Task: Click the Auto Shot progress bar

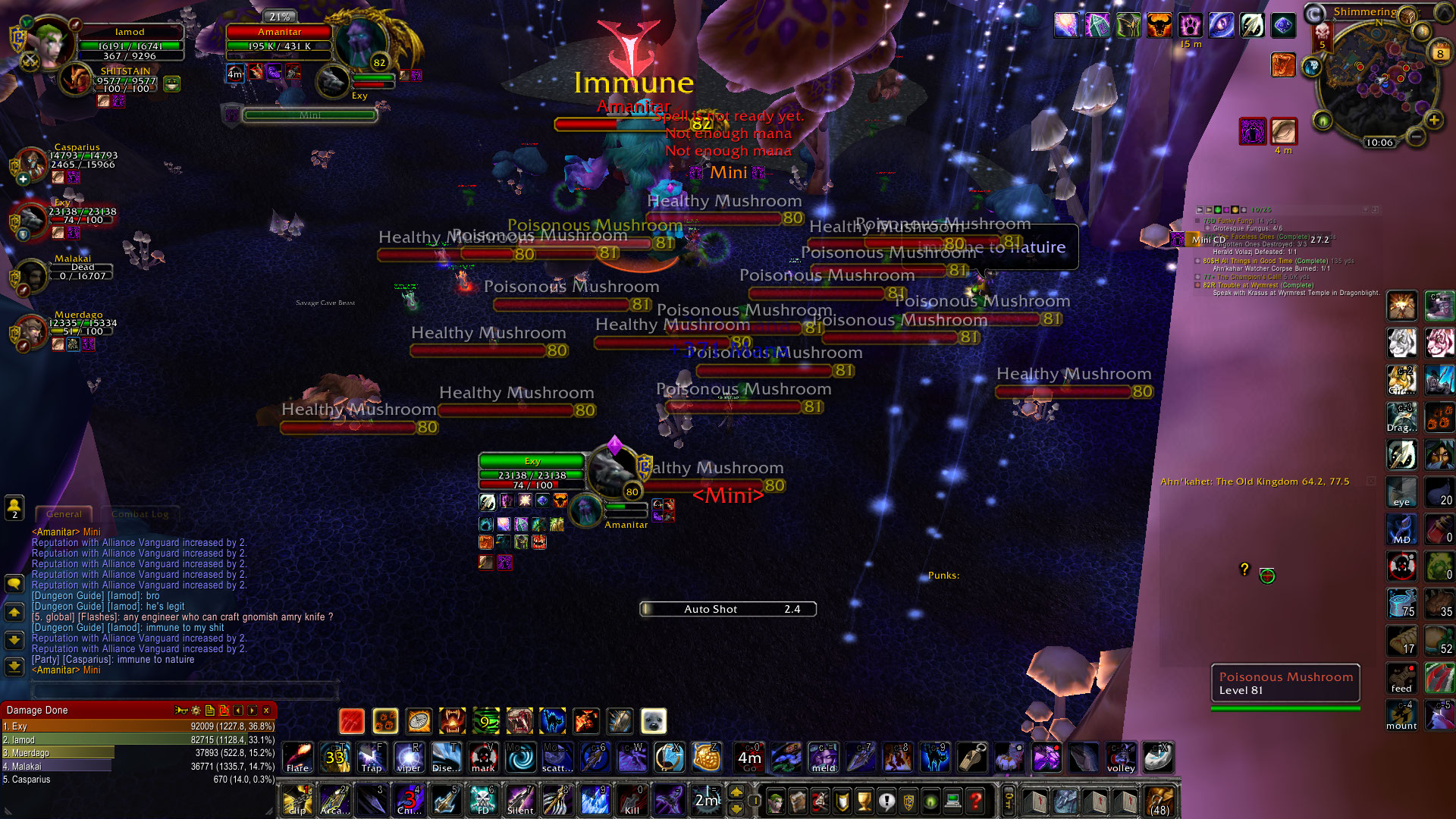Action: tap(726, 609)
